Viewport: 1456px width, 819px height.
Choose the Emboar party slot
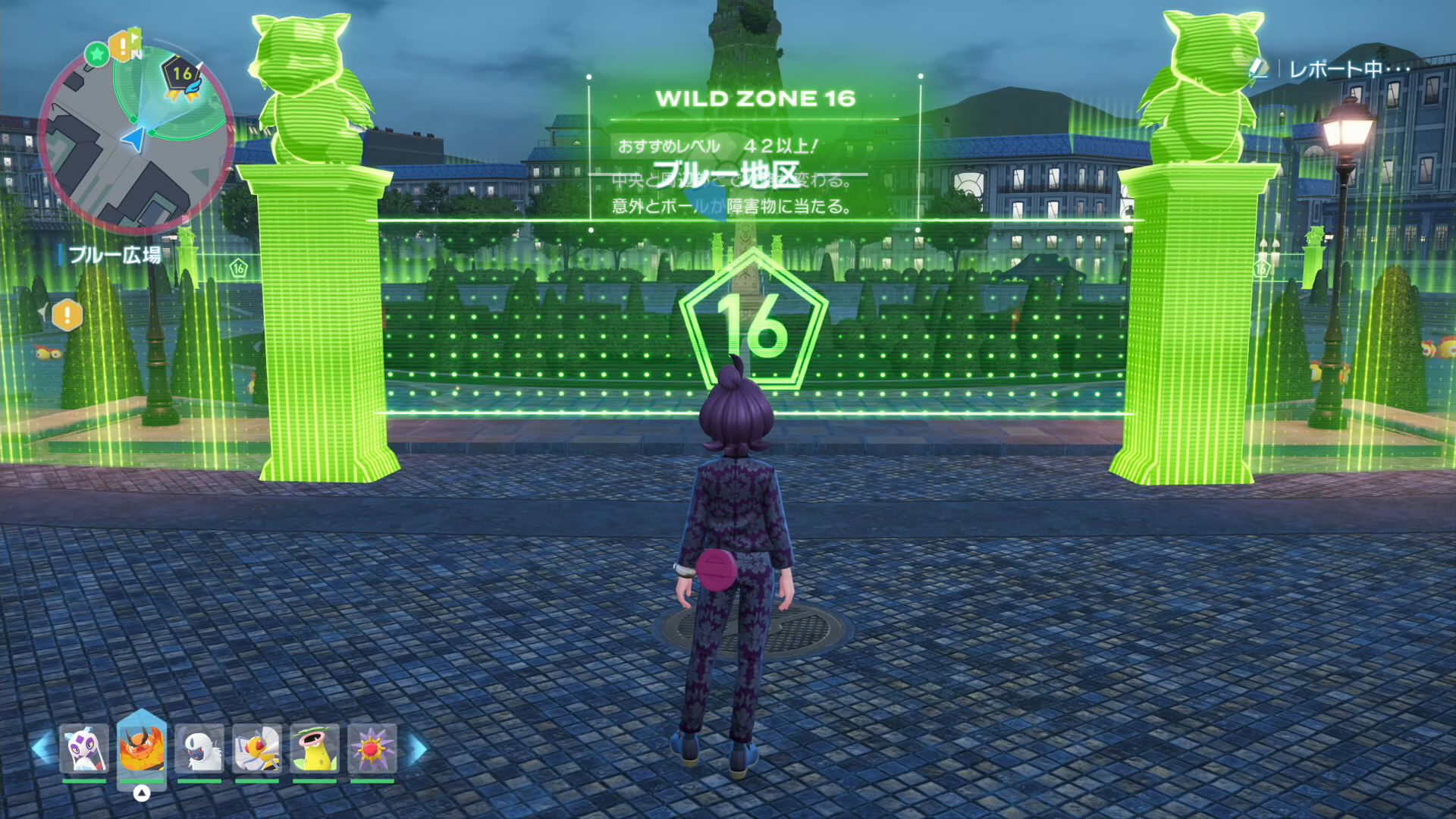pos(142,748)
